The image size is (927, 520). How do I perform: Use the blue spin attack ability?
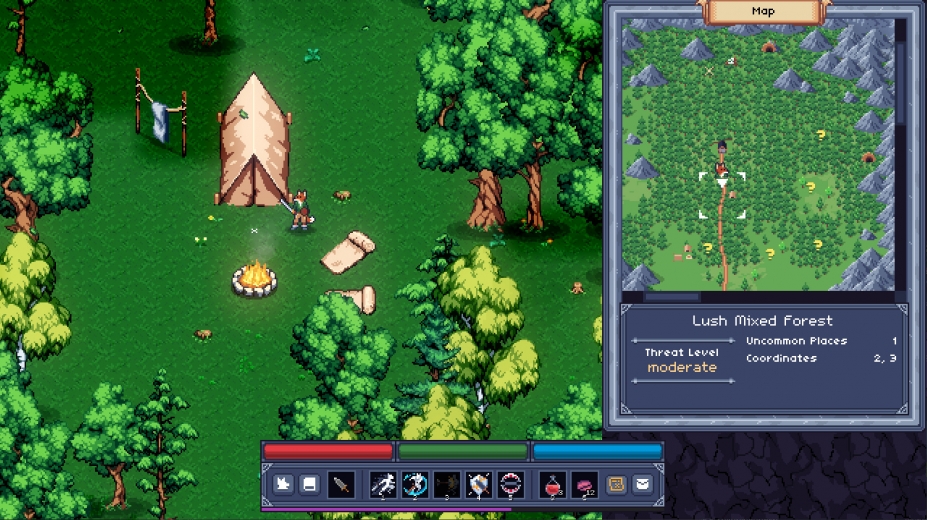pos(415,485)
